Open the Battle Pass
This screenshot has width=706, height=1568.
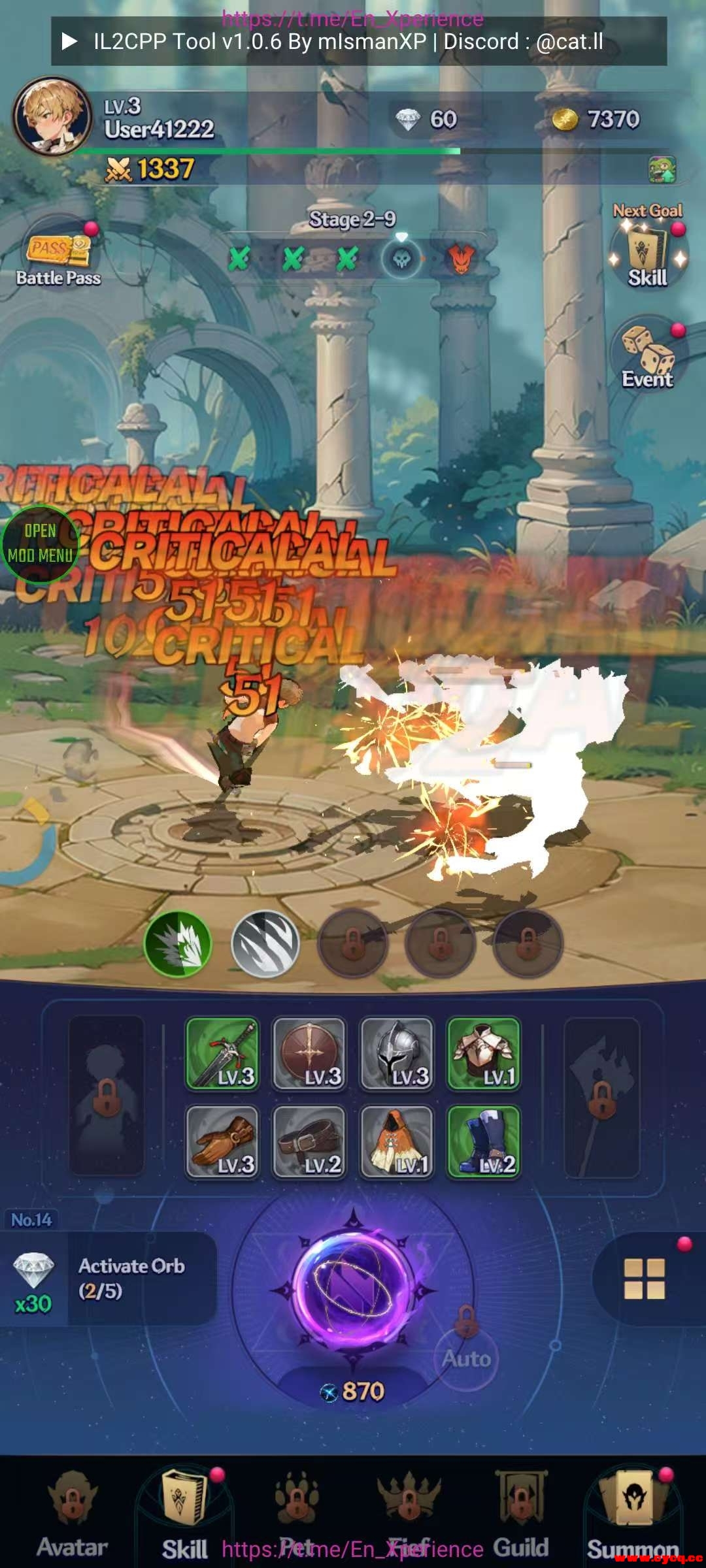(58, 257)
